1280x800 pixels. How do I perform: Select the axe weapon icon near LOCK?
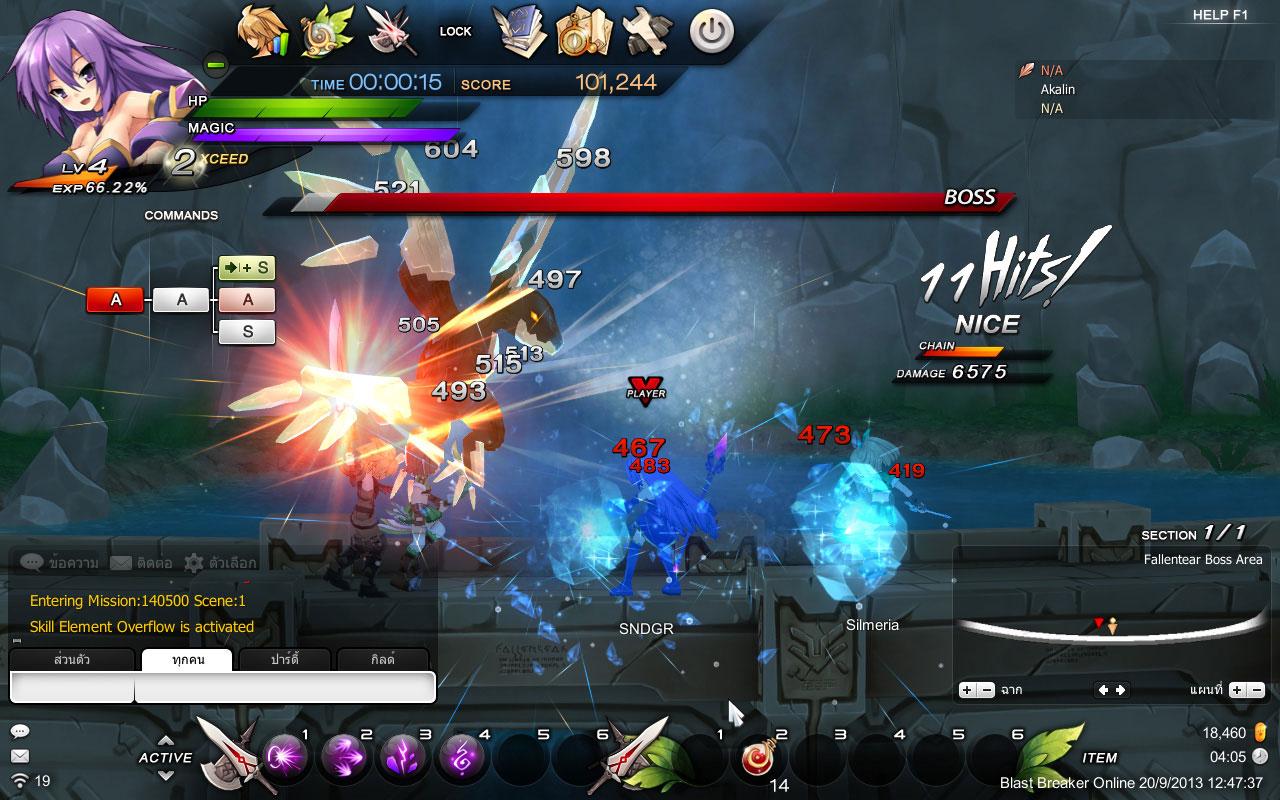coord(392,30)
